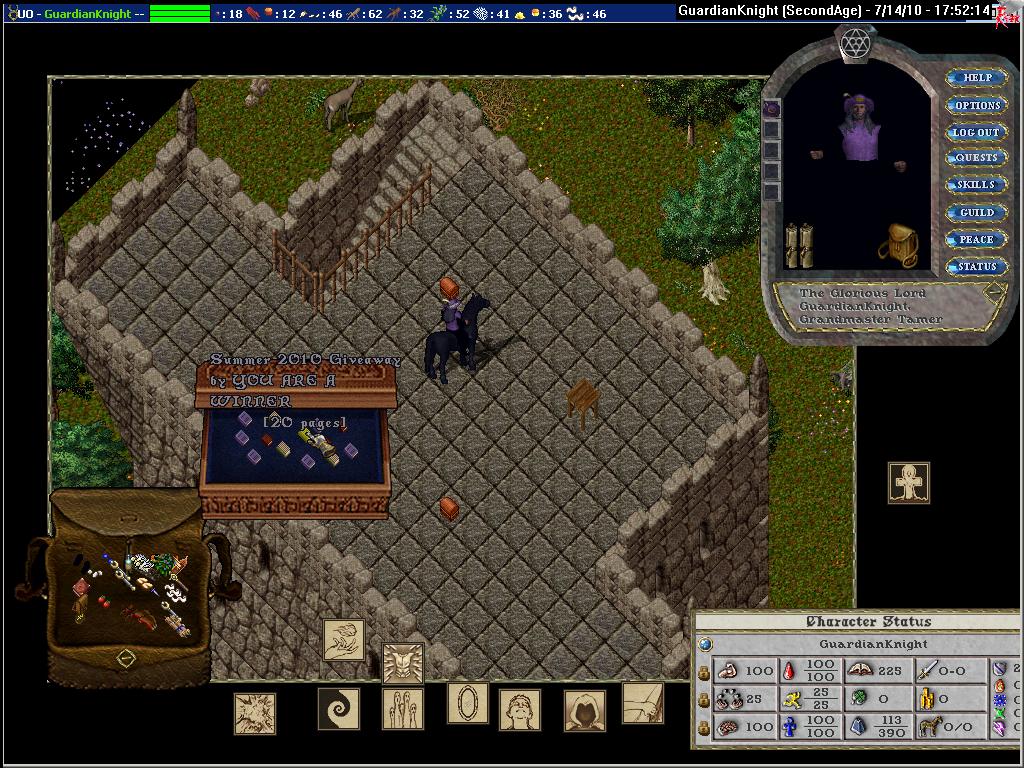Viewport: 1024px width, 768px height.
Task: Activate the black-and-white spiral spell icon
Action: click(x=338, y=709)
